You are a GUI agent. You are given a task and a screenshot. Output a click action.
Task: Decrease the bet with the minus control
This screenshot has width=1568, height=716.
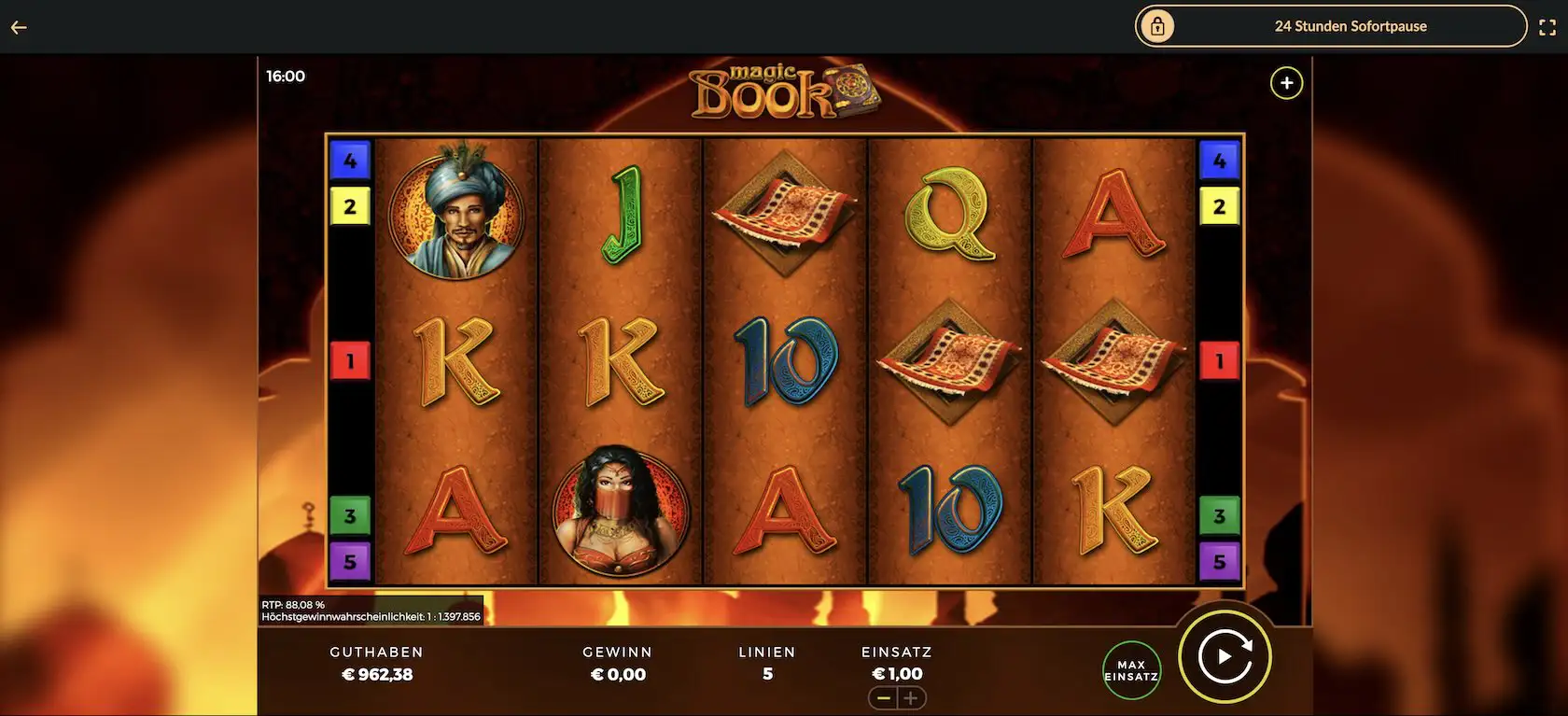tap(884, 697)
